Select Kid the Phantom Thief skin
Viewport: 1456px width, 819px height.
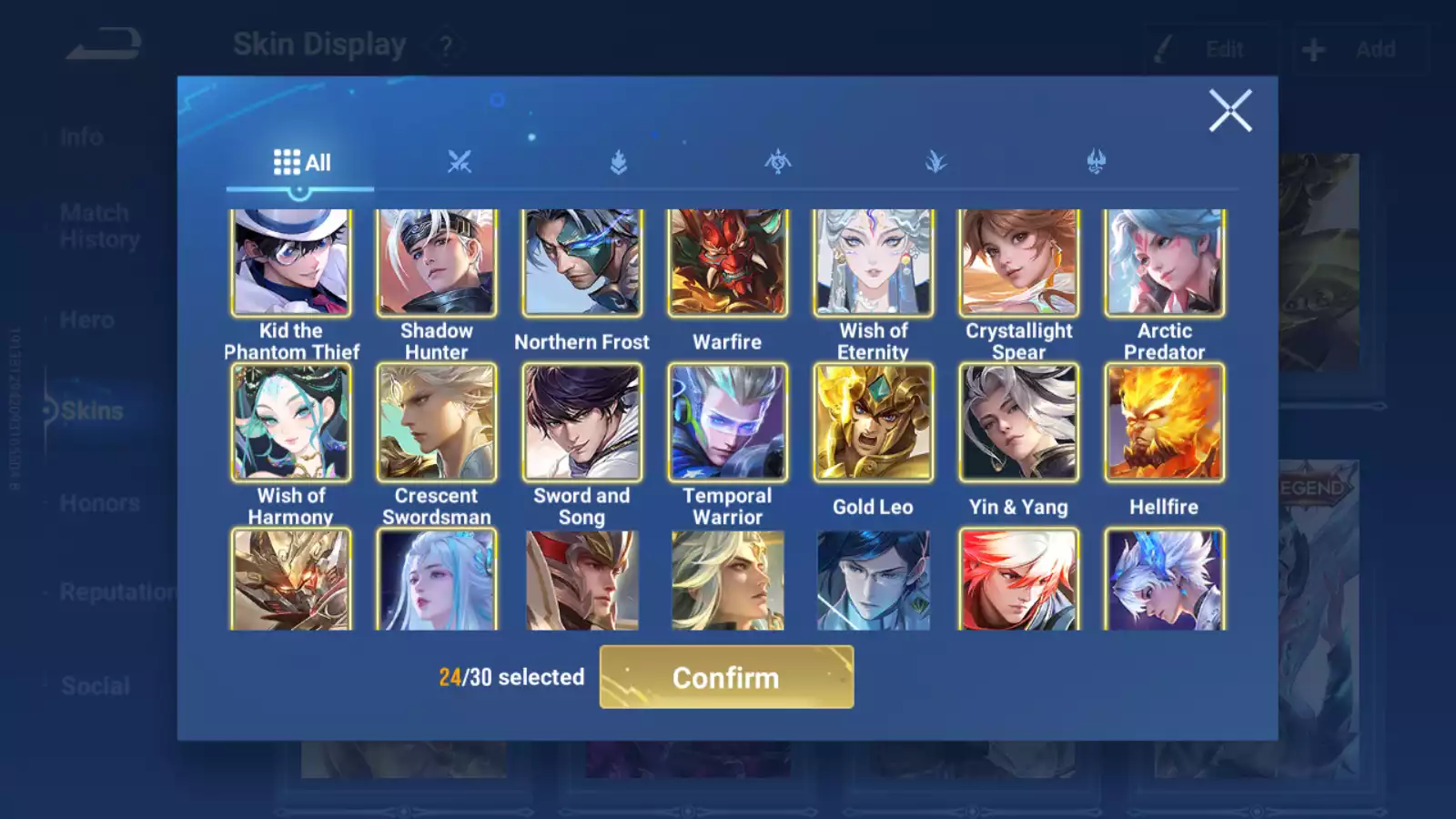pos(291,263)
